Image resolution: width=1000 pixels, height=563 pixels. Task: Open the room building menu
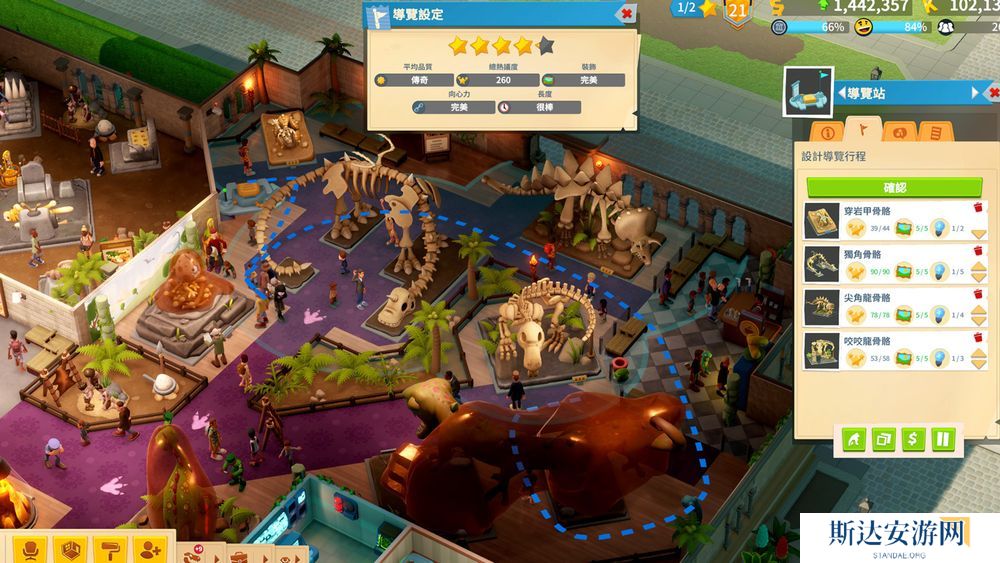(70, 549)
